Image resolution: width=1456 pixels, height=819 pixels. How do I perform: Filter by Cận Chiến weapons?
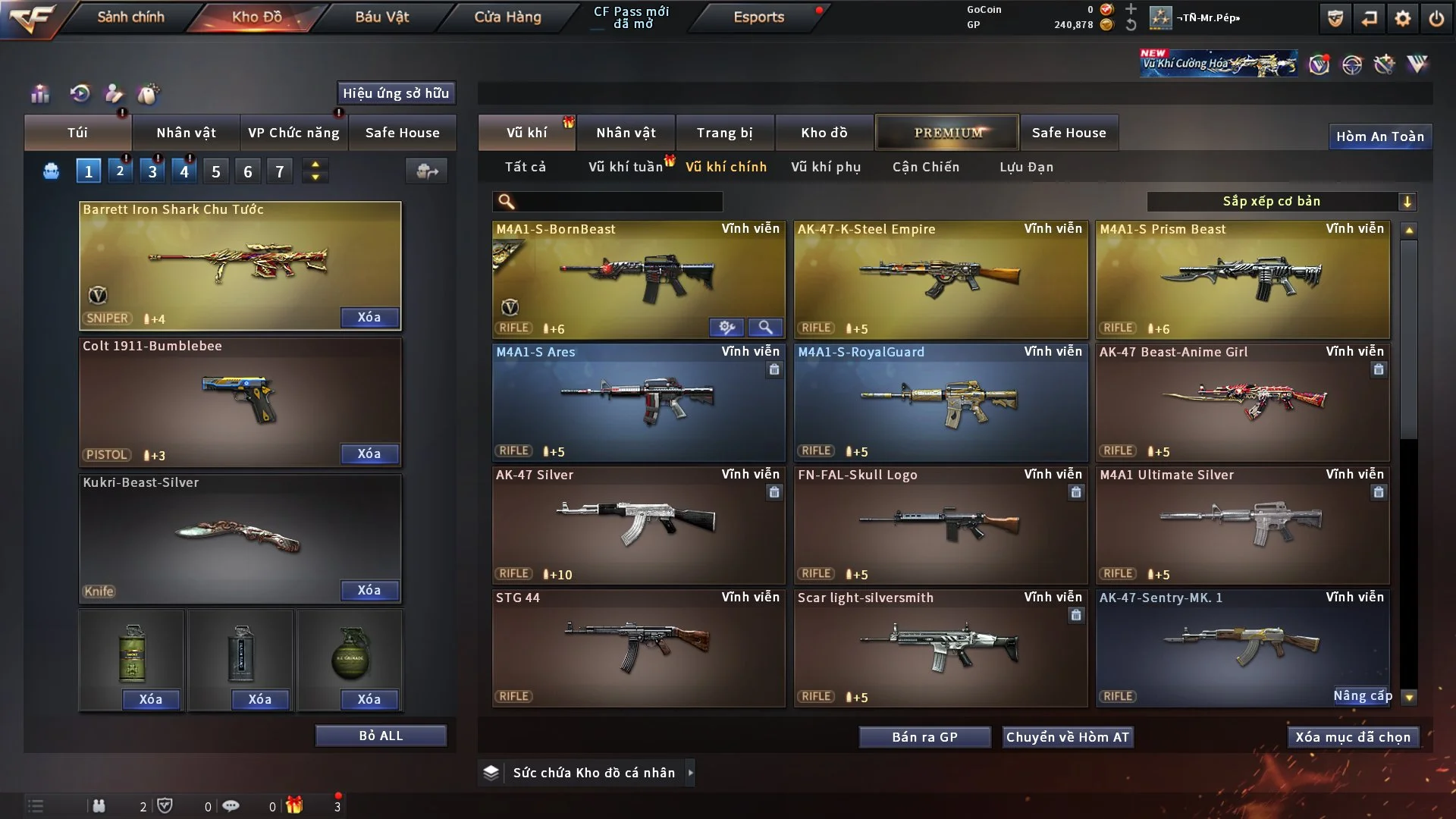(x=925, y=167)
